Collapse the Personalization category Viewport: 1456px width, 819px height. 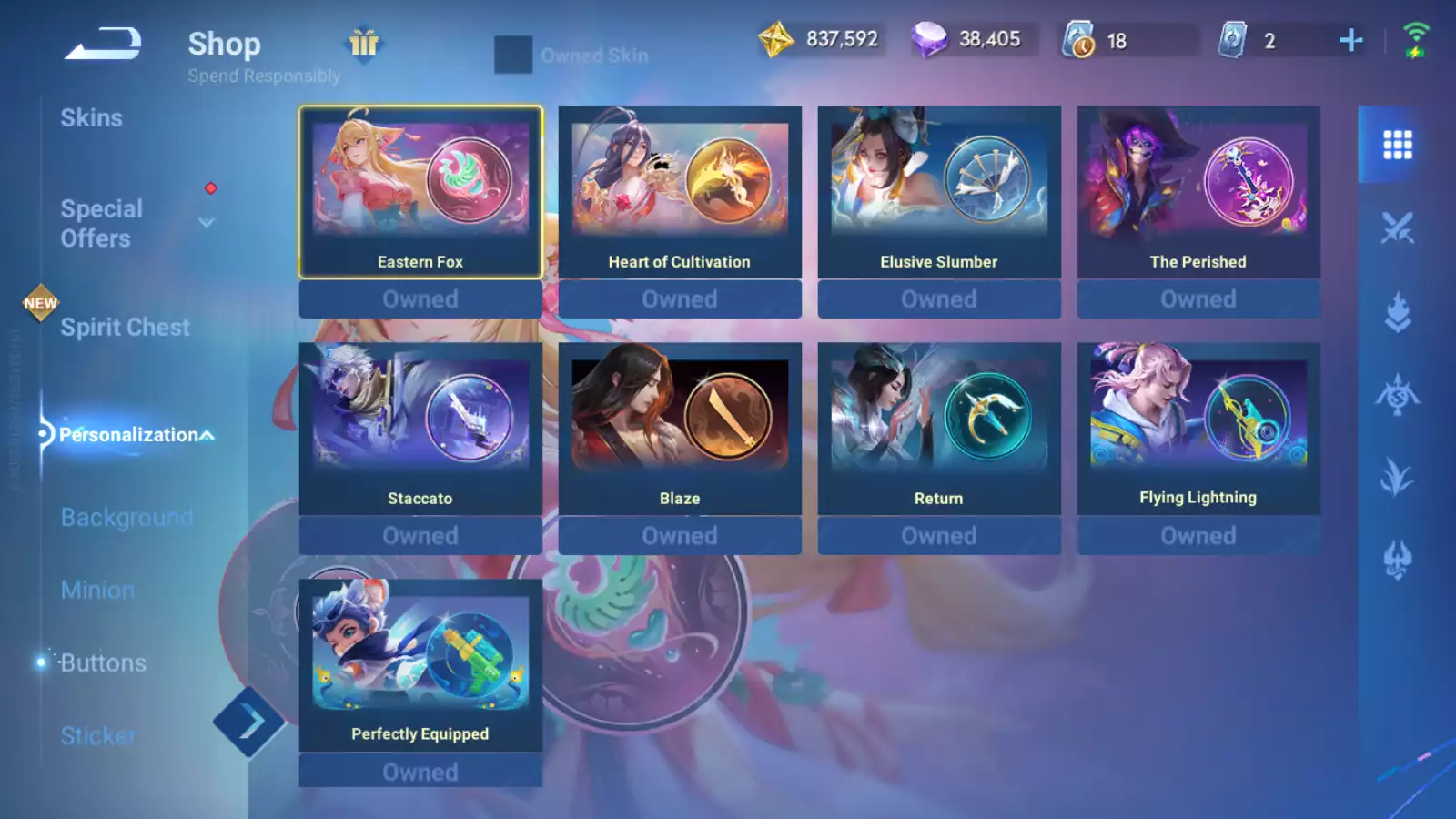[207, 435]
